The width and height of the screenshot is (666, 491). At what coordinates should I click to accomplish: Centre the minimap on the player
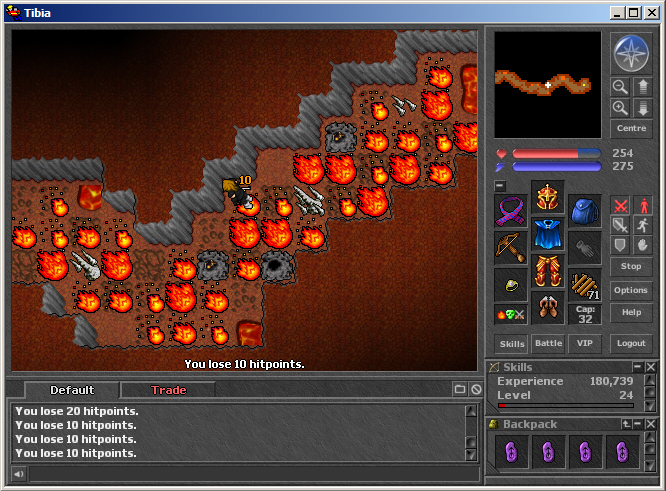(x=631, y=129)
